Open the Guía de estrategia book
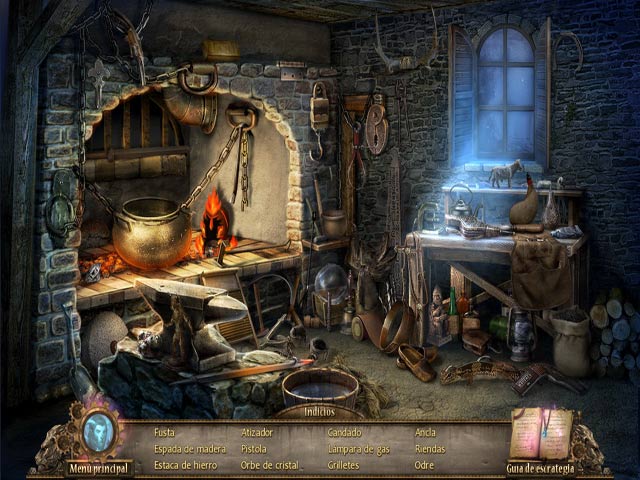This screenshot has width=640, height=480. 540,467
